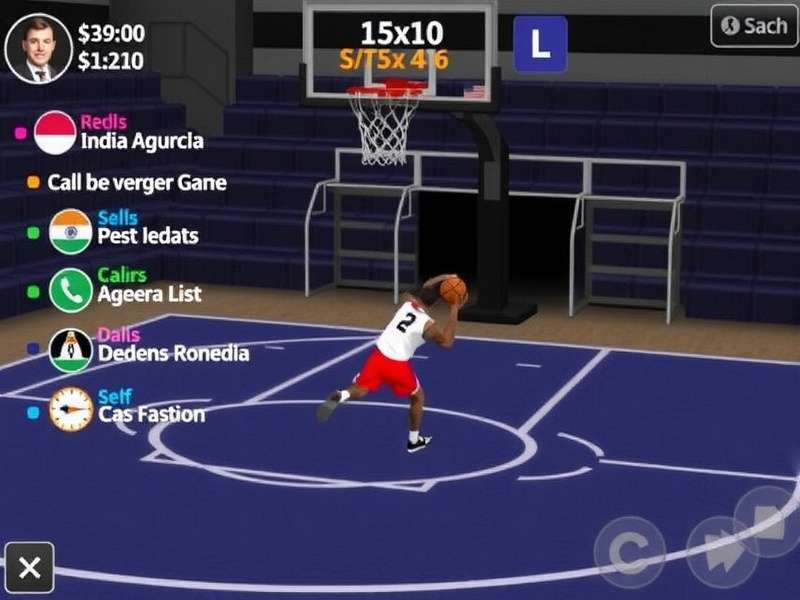Click the green phone icon
This screenshot has width=800, height=600.
tap(70, 291)
